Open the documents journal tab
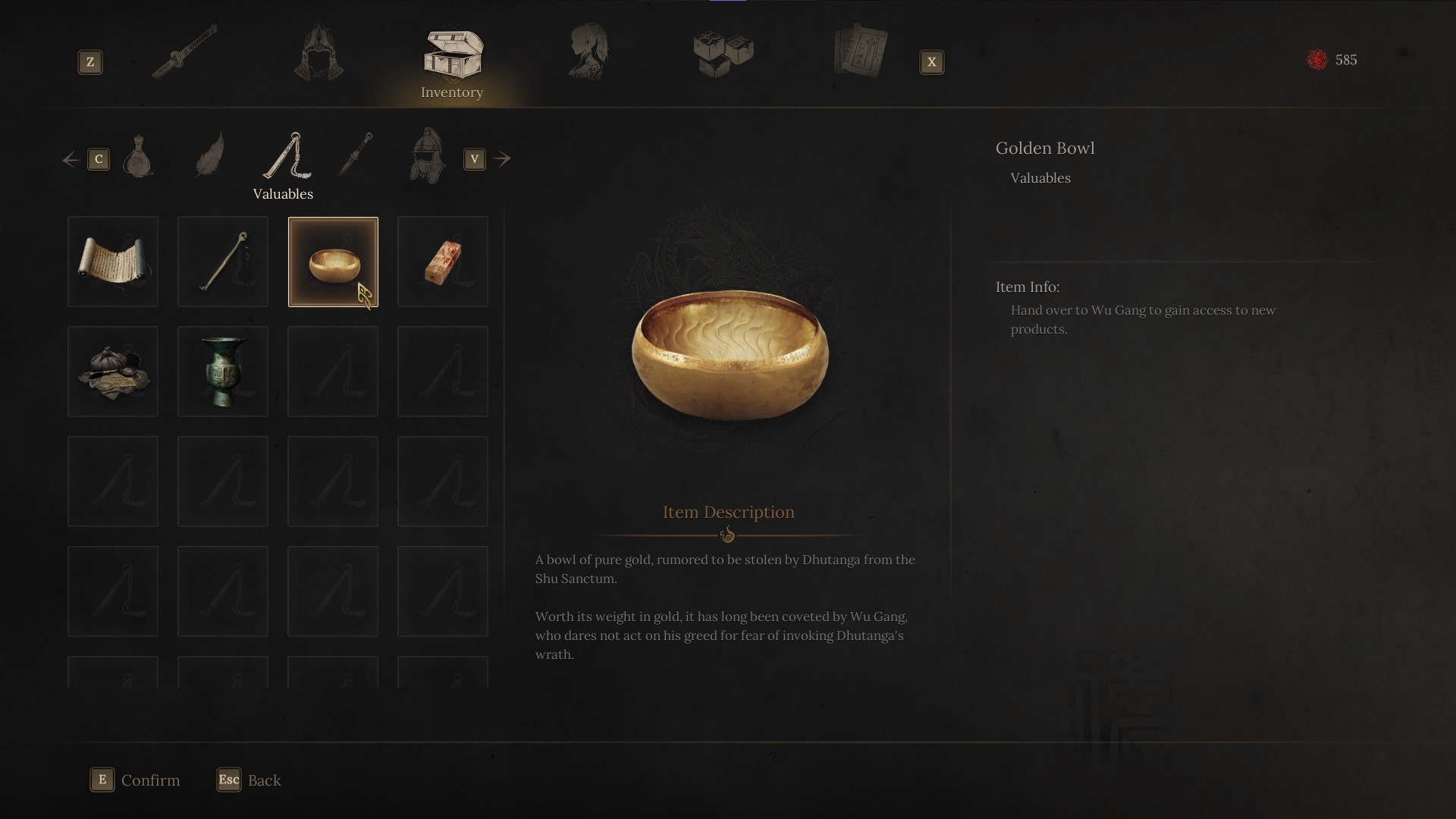The width and height of the screenshot is (1456, 819). (860, 52)
